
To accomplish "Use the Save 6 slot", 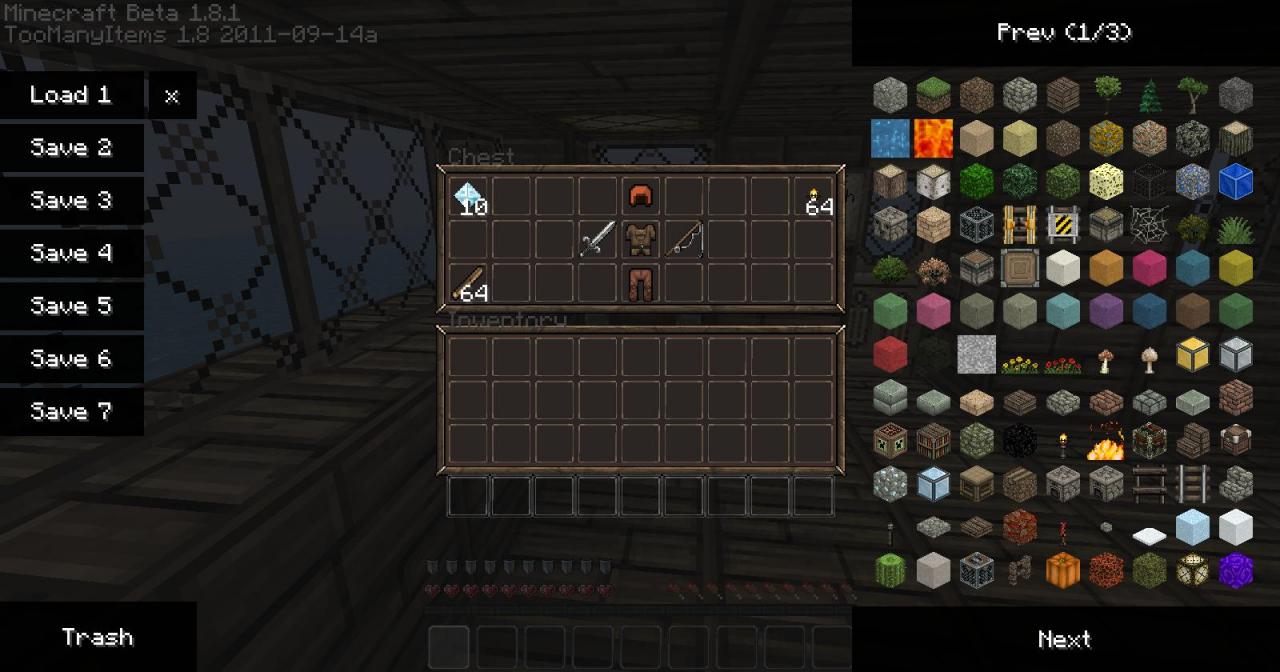I will click(x=71, y=359).
